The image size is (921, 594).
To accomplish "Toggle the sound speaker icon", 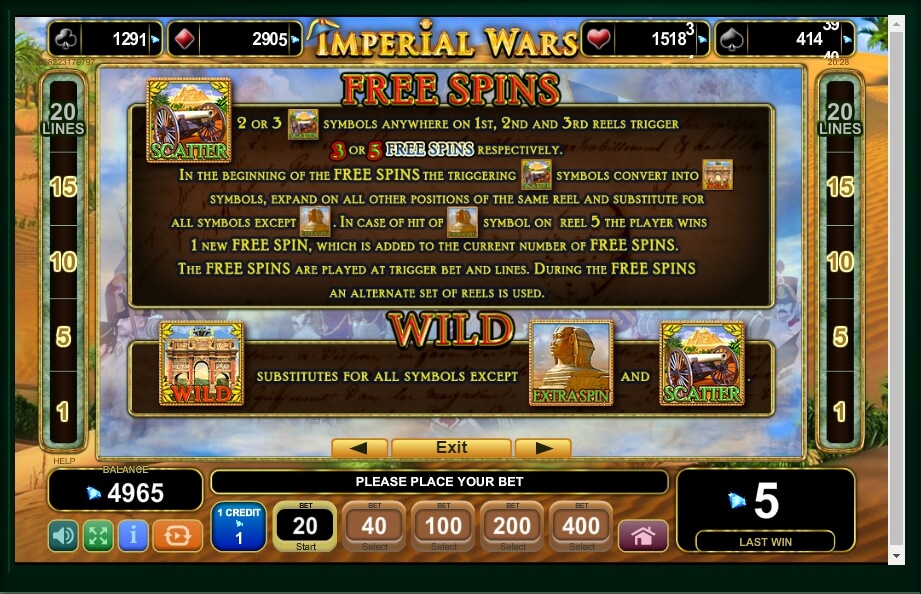I will pos(63,536).
